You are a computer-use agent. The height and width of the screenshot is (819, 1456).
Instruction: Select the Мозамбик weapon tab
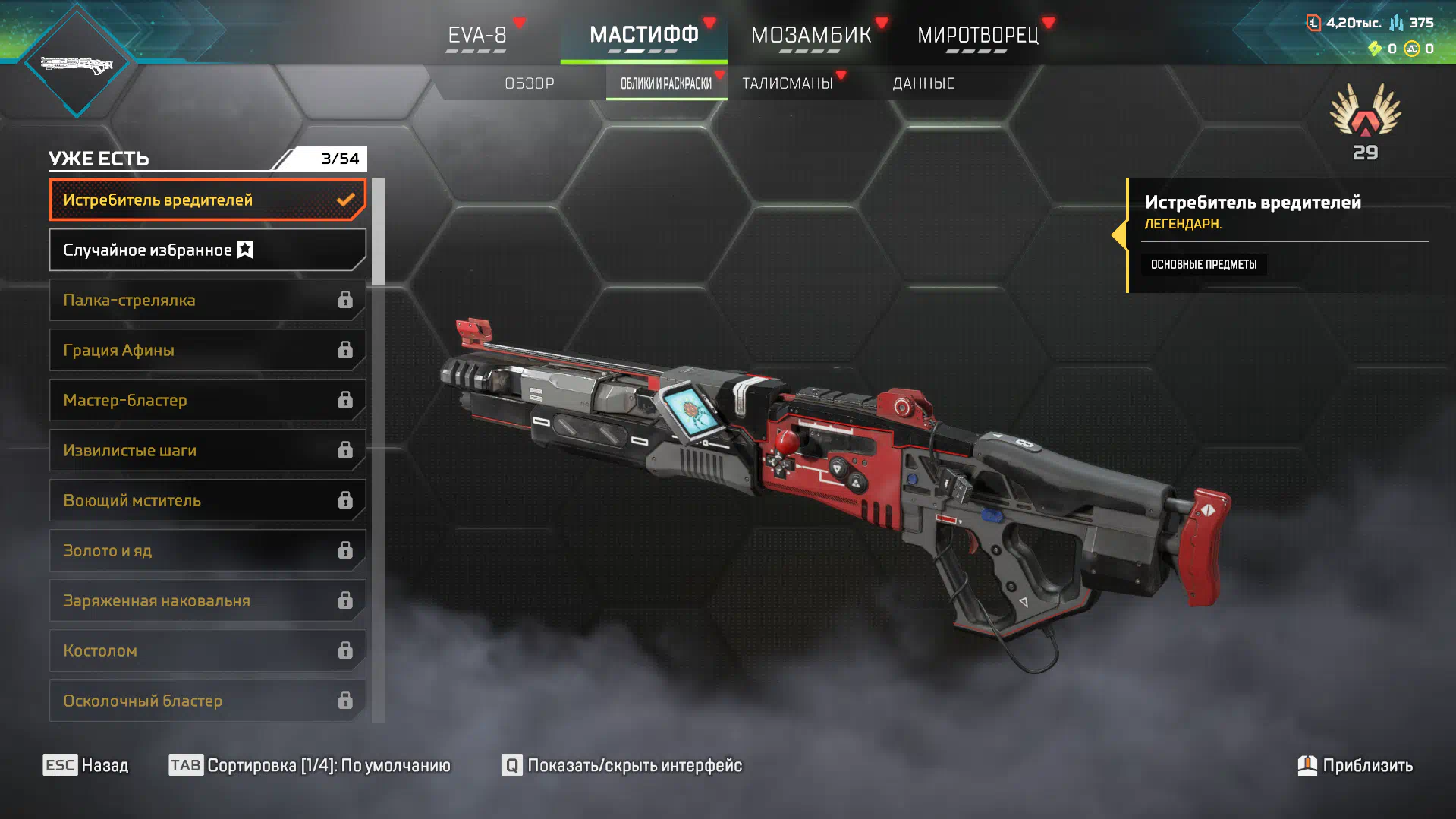(810, 35)
